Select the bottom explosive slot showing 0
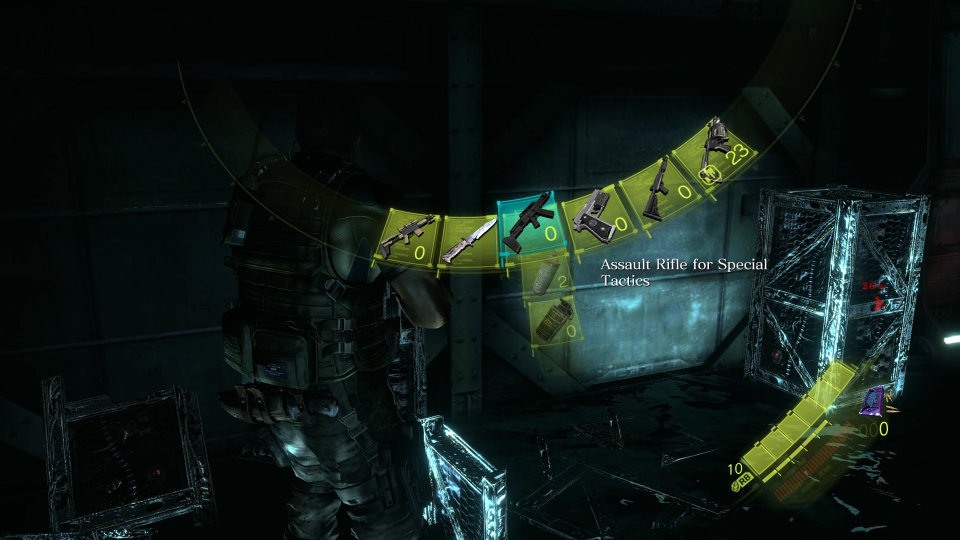Screen dimensions: 960x540 [x=554, y=321]
